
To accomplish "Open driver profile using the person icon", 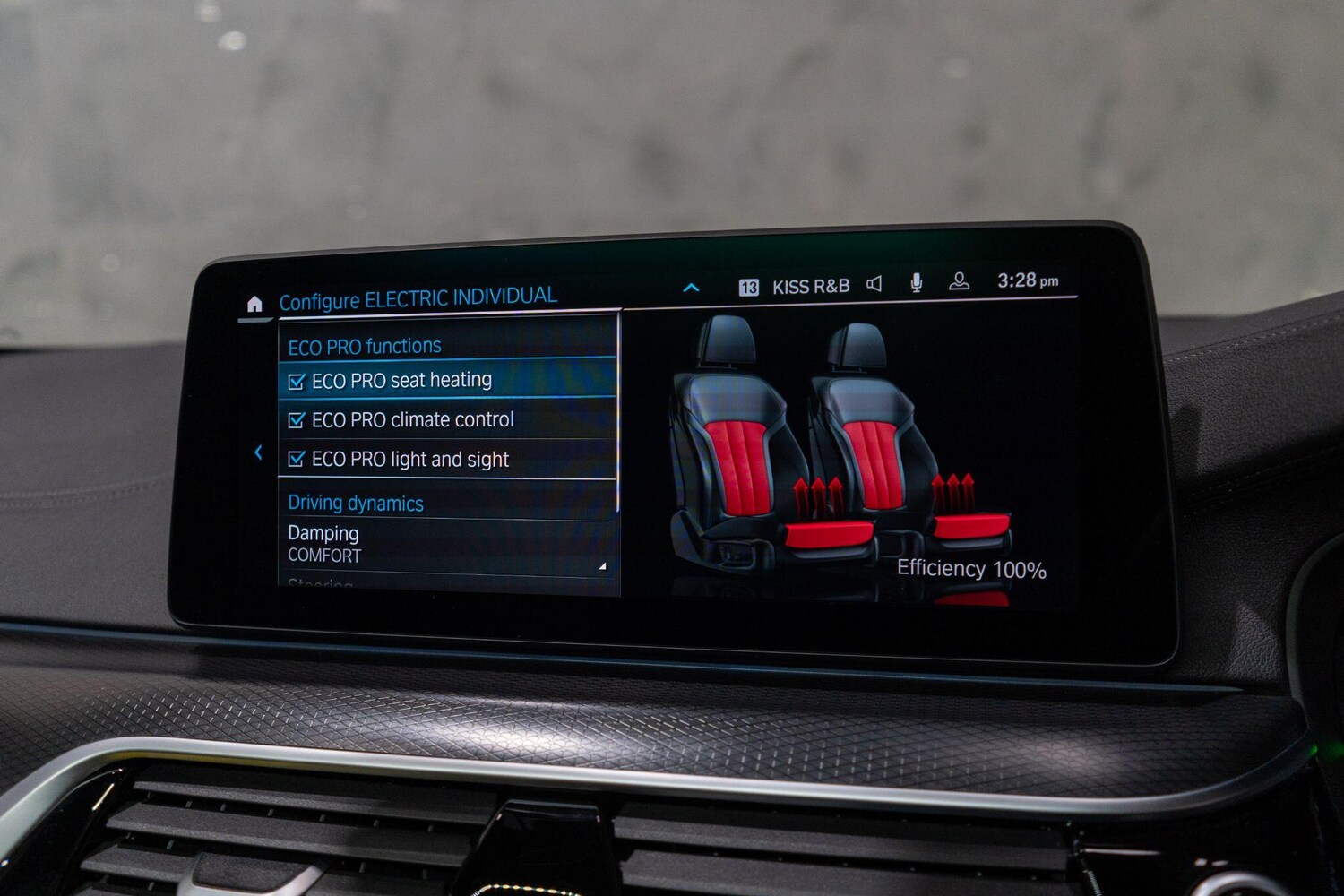I will point(958,282).
